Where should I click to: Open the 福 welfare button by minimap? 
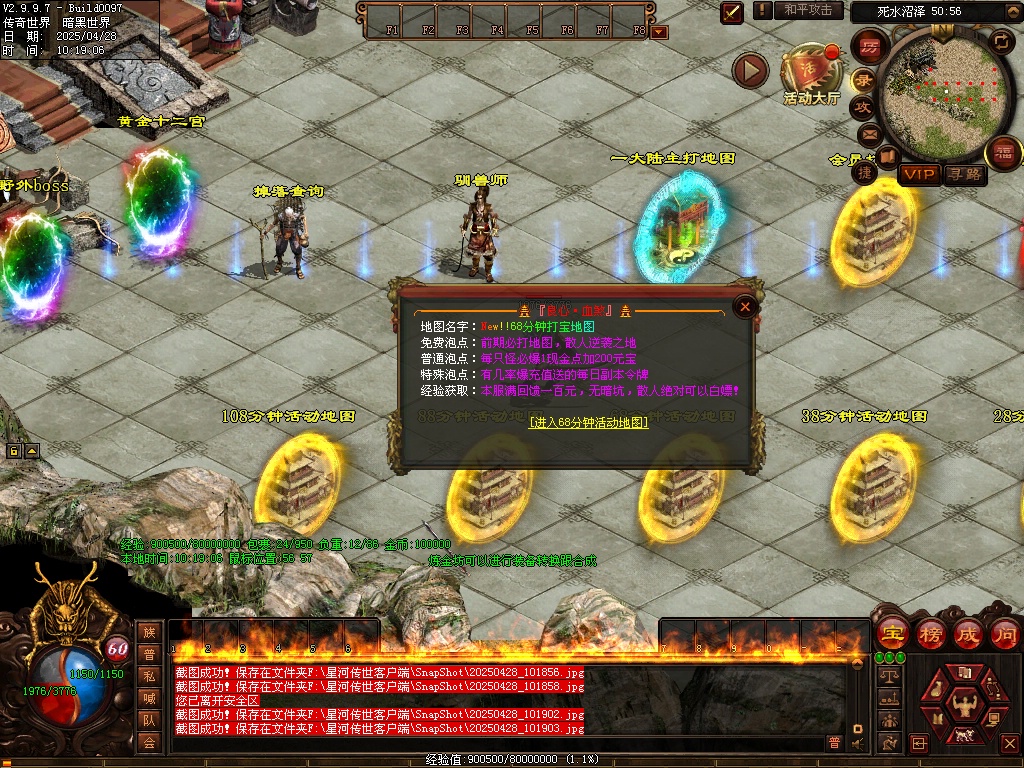coord(1002,154)
